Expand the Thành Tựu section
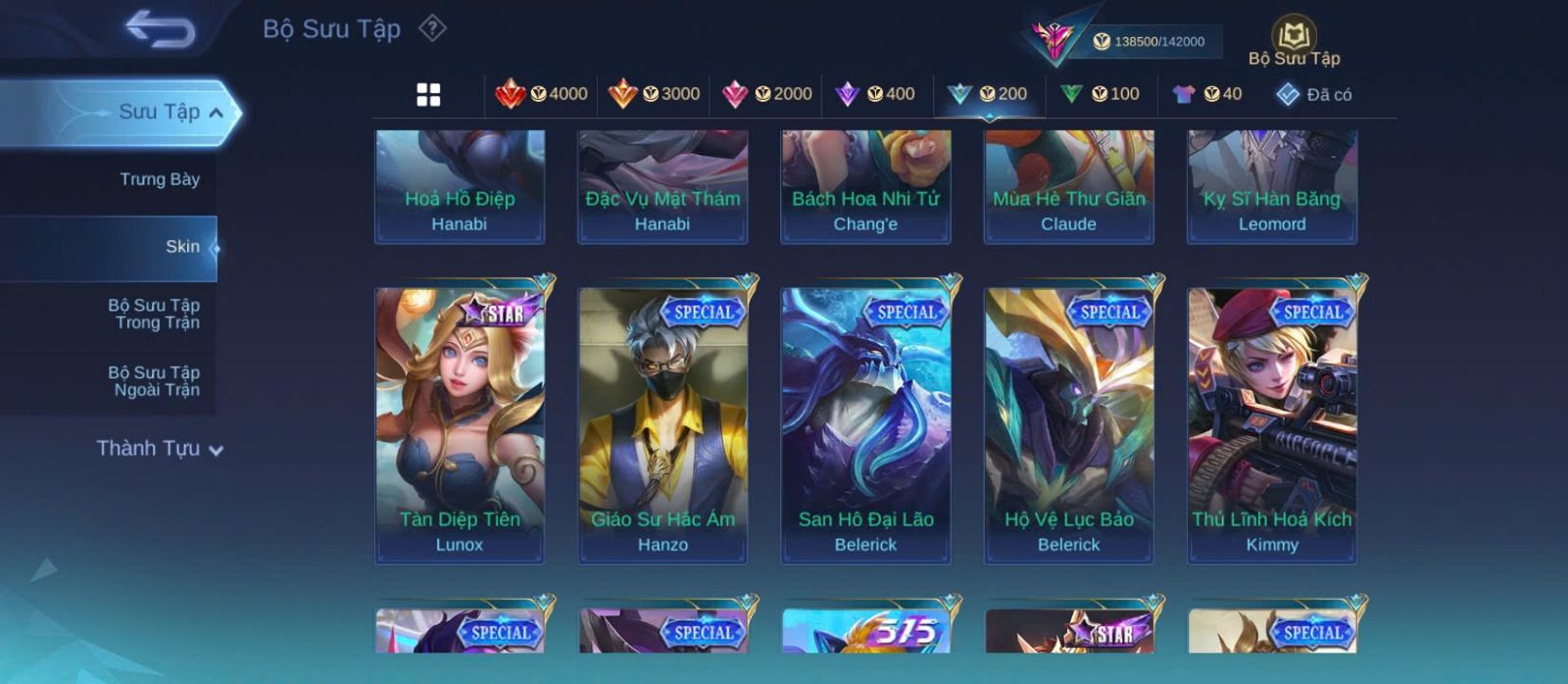The height and width of the screenshot is (684, 1568). point(160,449)
